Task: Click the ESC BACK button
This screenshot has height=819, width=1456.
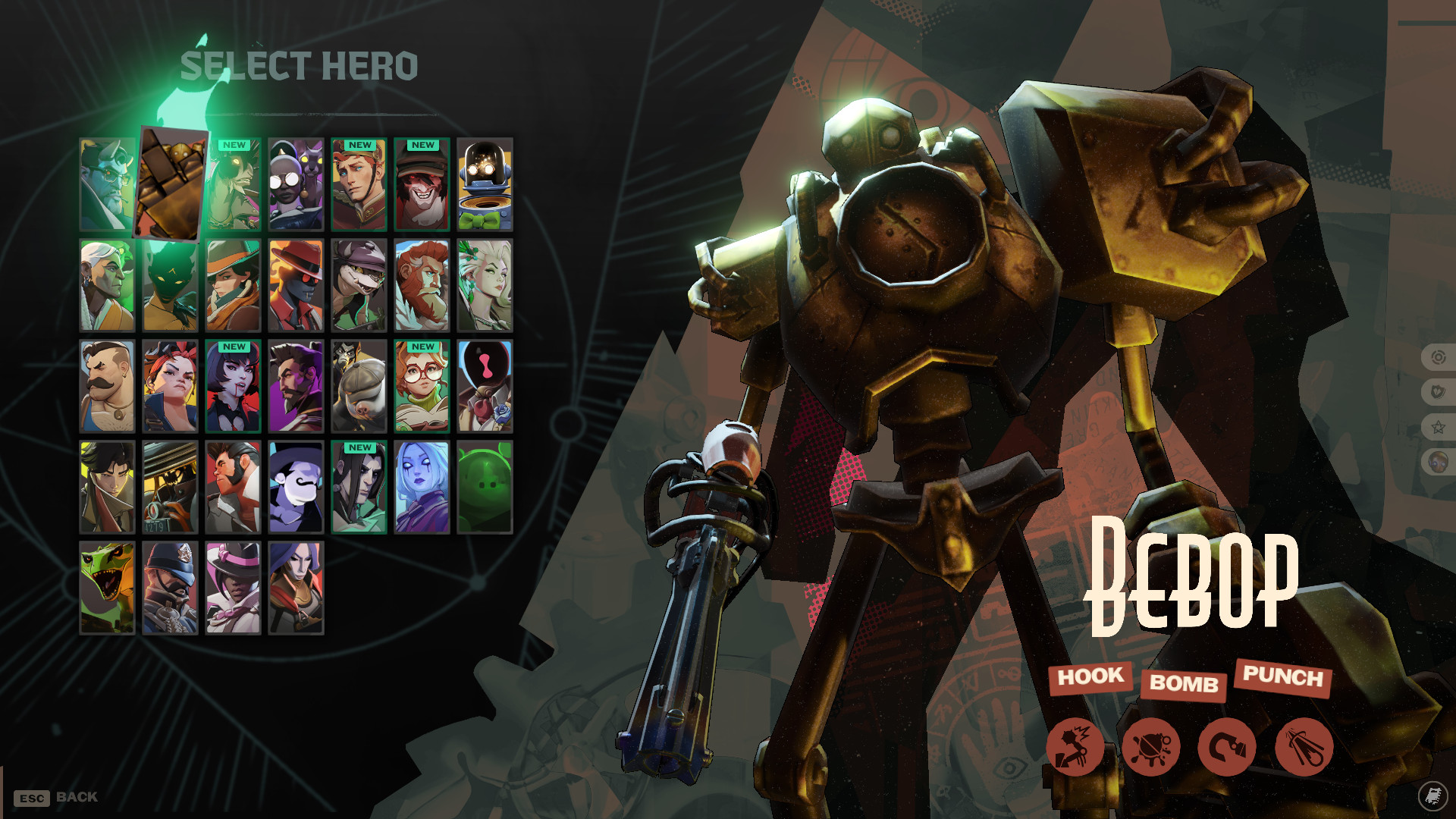Action: click(x=55, y=797)
